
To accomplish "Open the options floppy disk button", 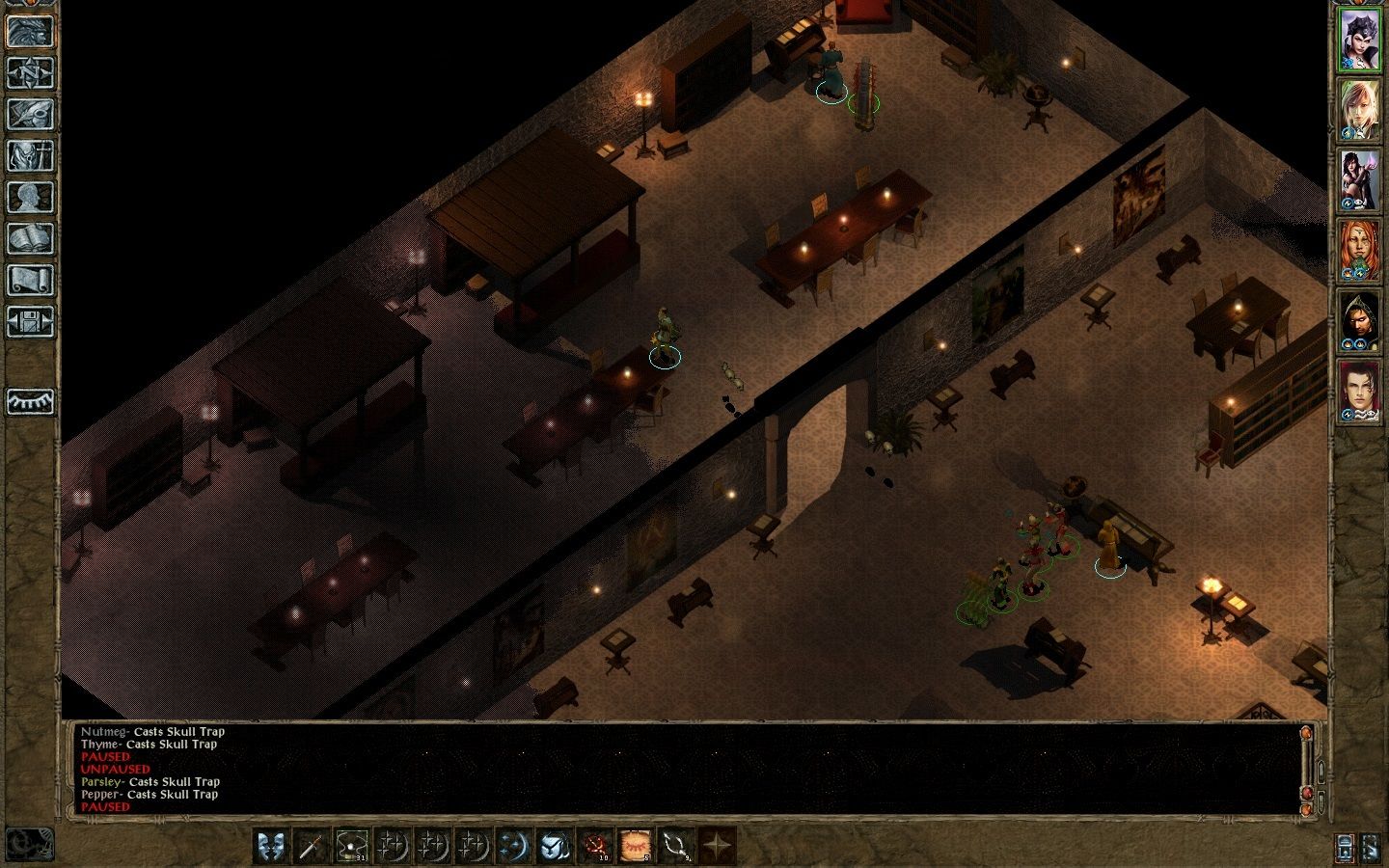I will click(31, 321).
